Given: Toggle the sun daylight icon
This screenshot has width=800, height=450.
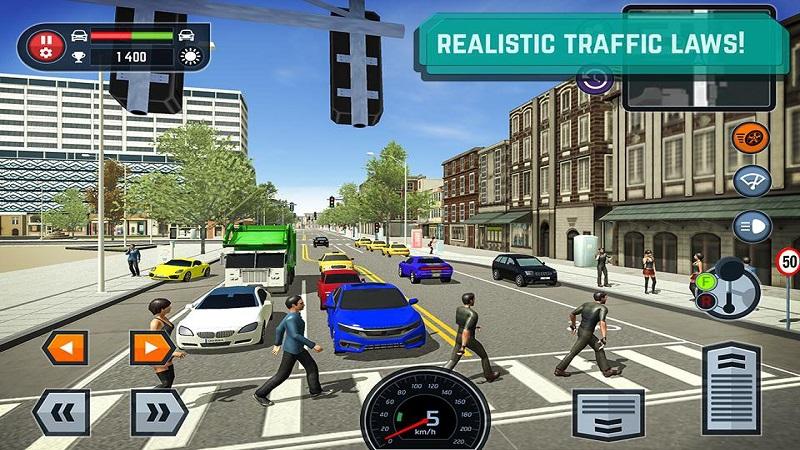Looking at the screenshot, I should pos(190,57).
